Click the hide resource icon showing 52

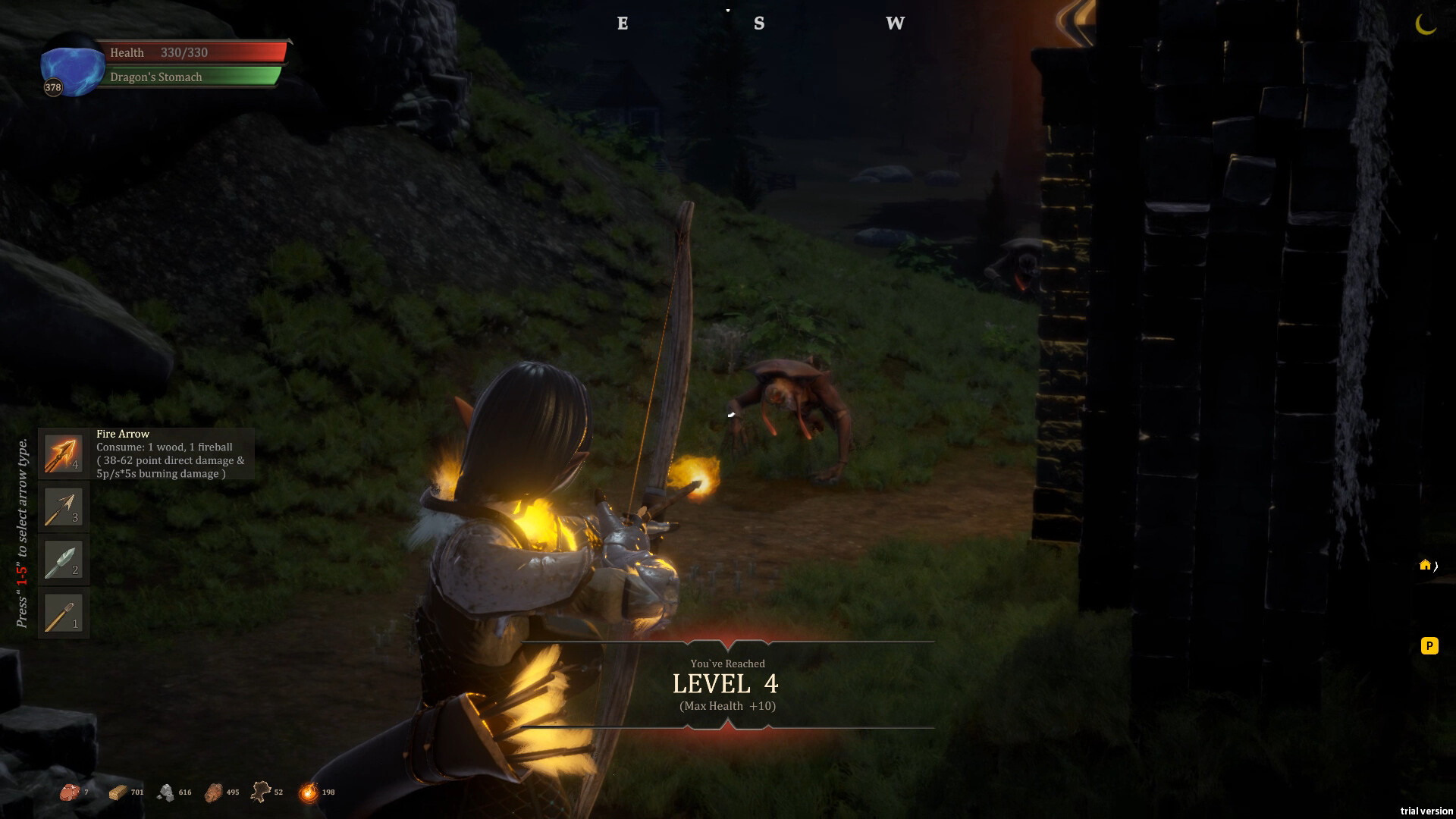coord(261,791)
